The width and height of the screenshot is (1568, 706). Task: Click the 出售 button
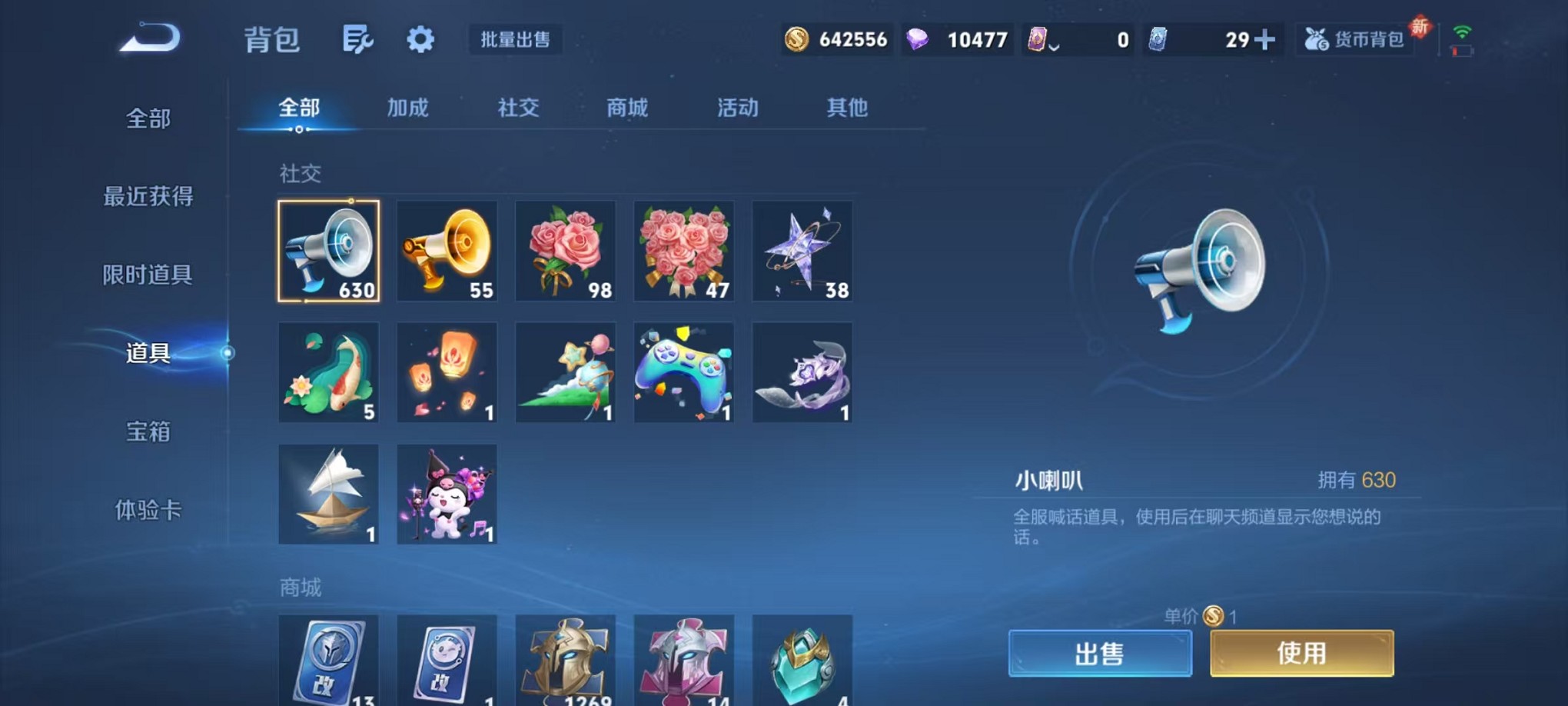[x=1101, y=652]
